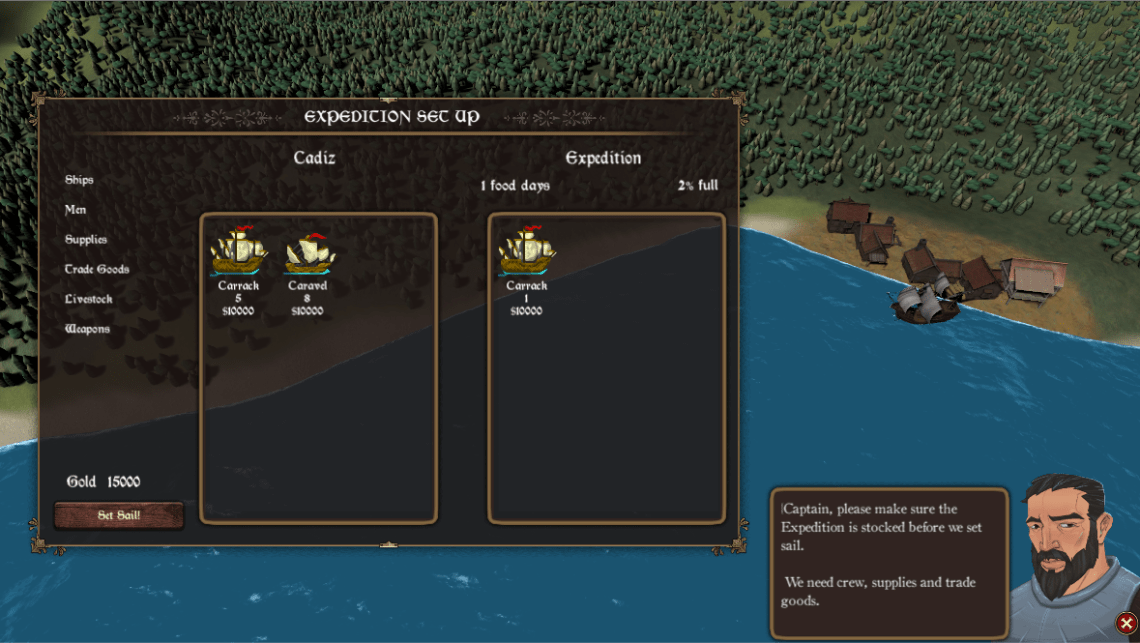
Task: Open the Ships category
Action: coord(79,180)
